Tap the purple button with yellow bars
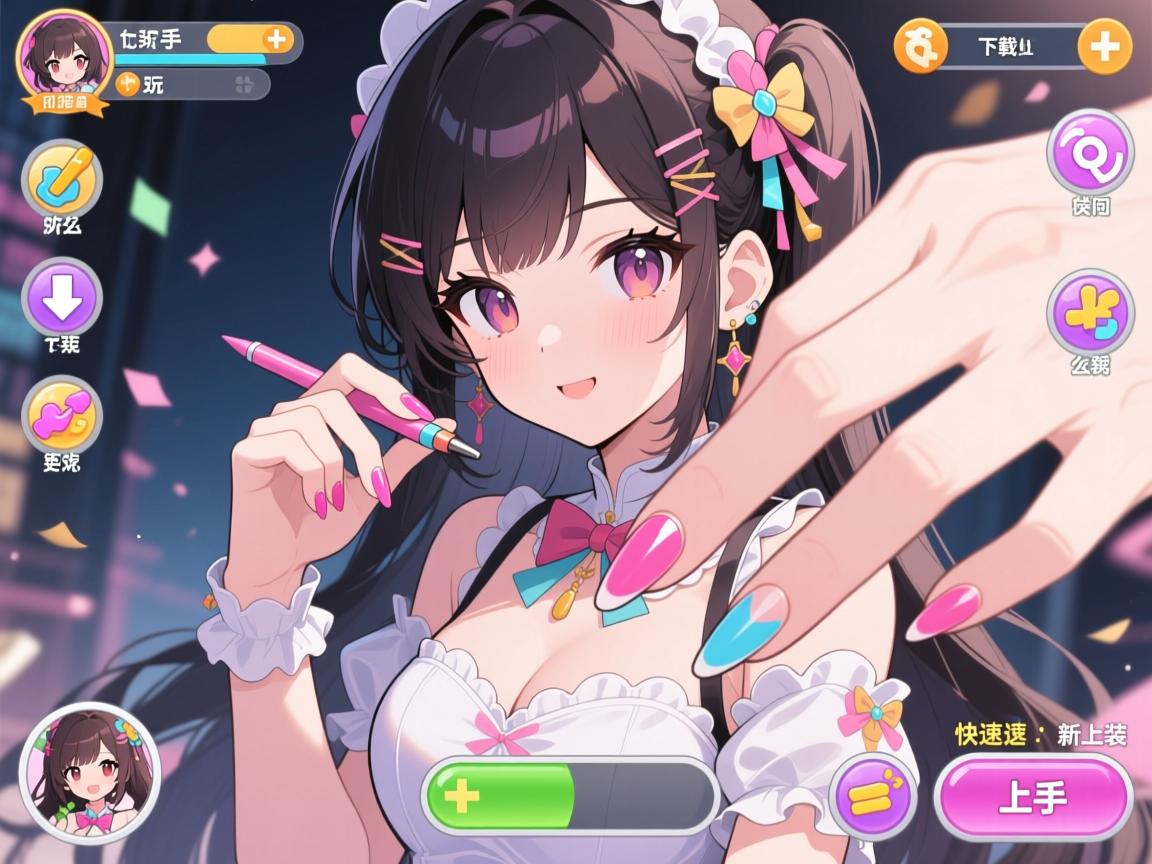The height and width of the screenshot is (864, 1152). click(873, 797)
